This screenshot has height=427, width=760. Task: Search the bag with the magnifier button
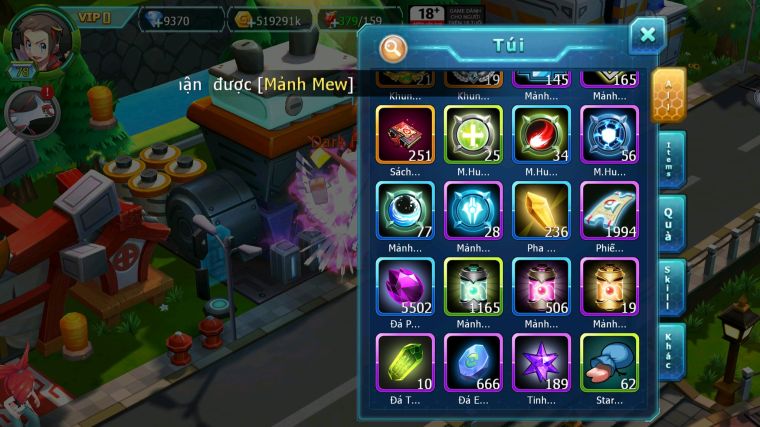[393, 47]
